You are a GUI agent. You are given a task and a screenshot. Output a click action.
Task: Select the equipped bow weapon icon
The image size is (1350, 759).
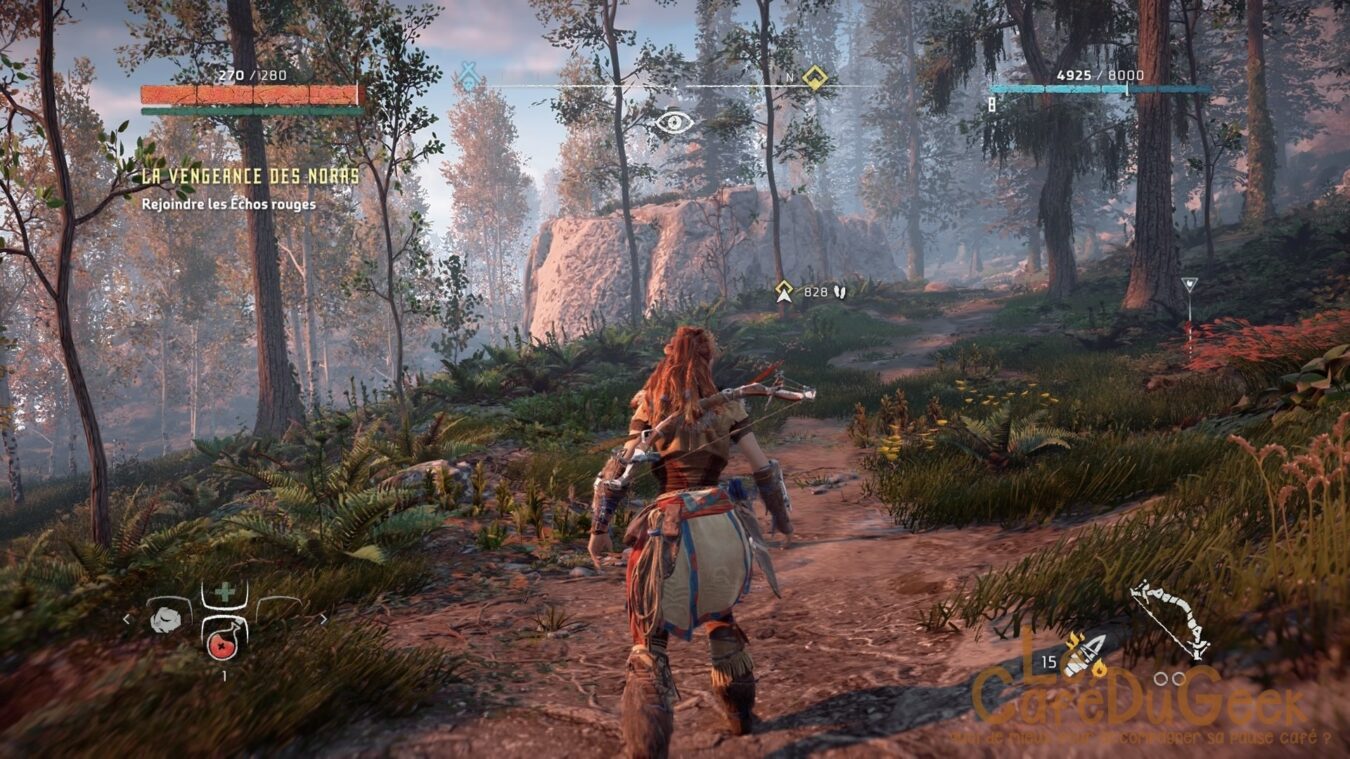coord(1170,619)
